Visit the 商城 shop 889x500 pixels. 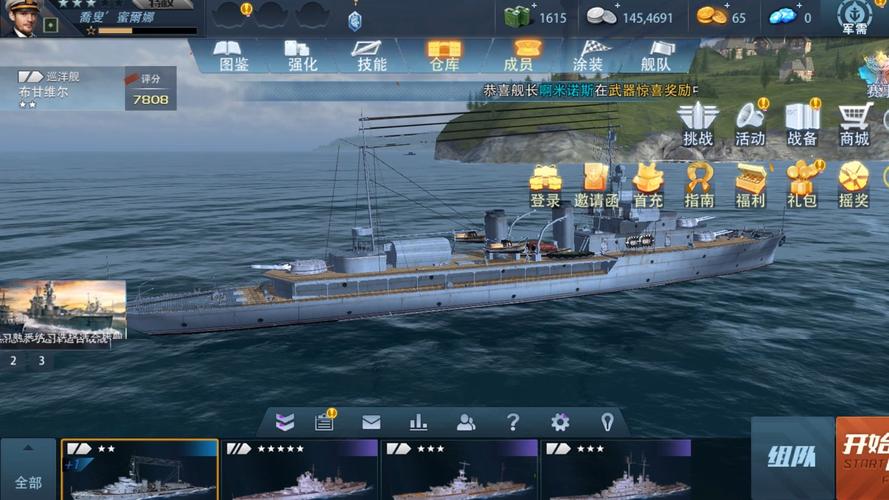(854, 124)
